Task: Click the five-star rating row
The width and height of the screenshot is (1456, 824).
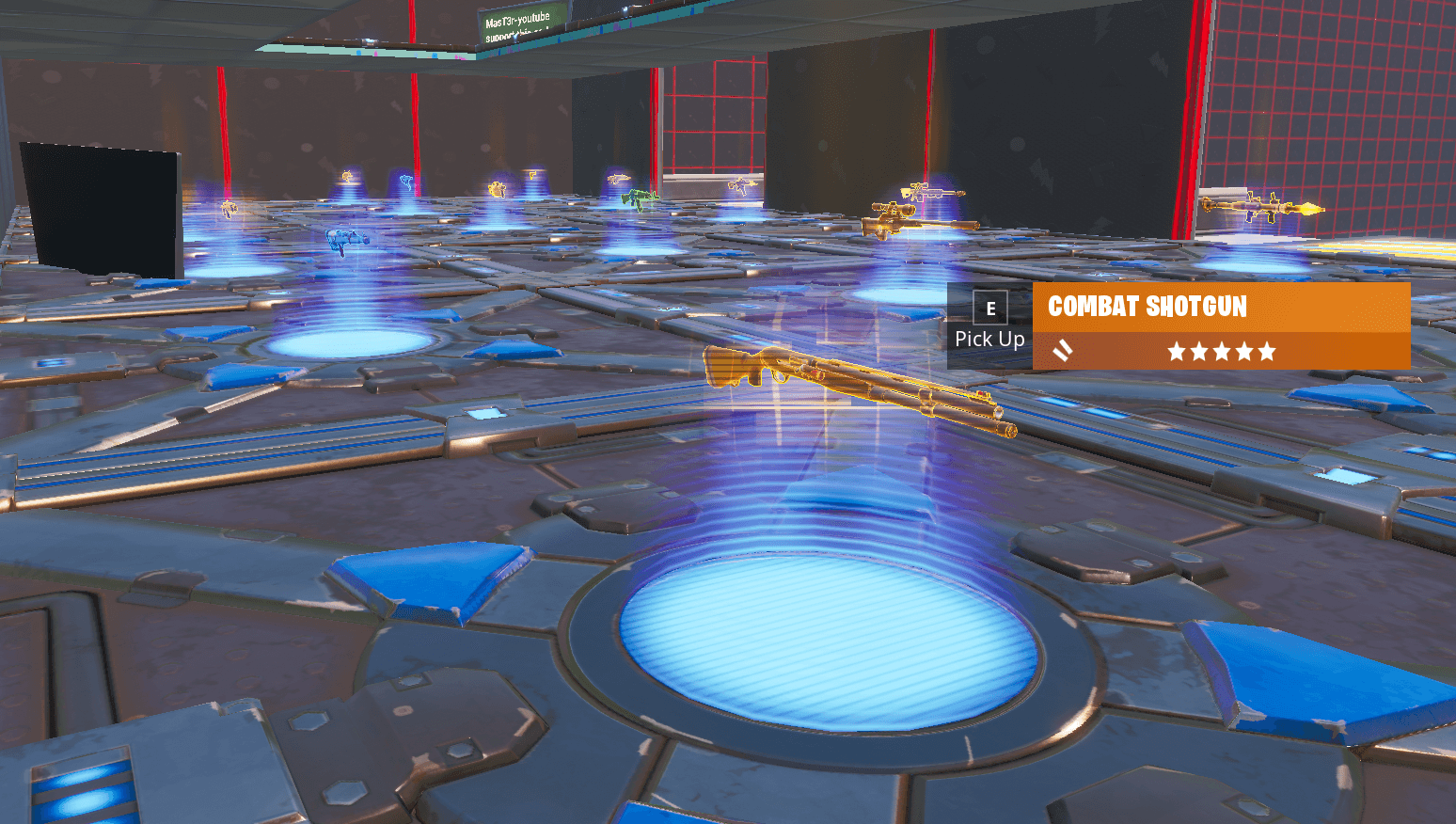Action: (1222, 351)
